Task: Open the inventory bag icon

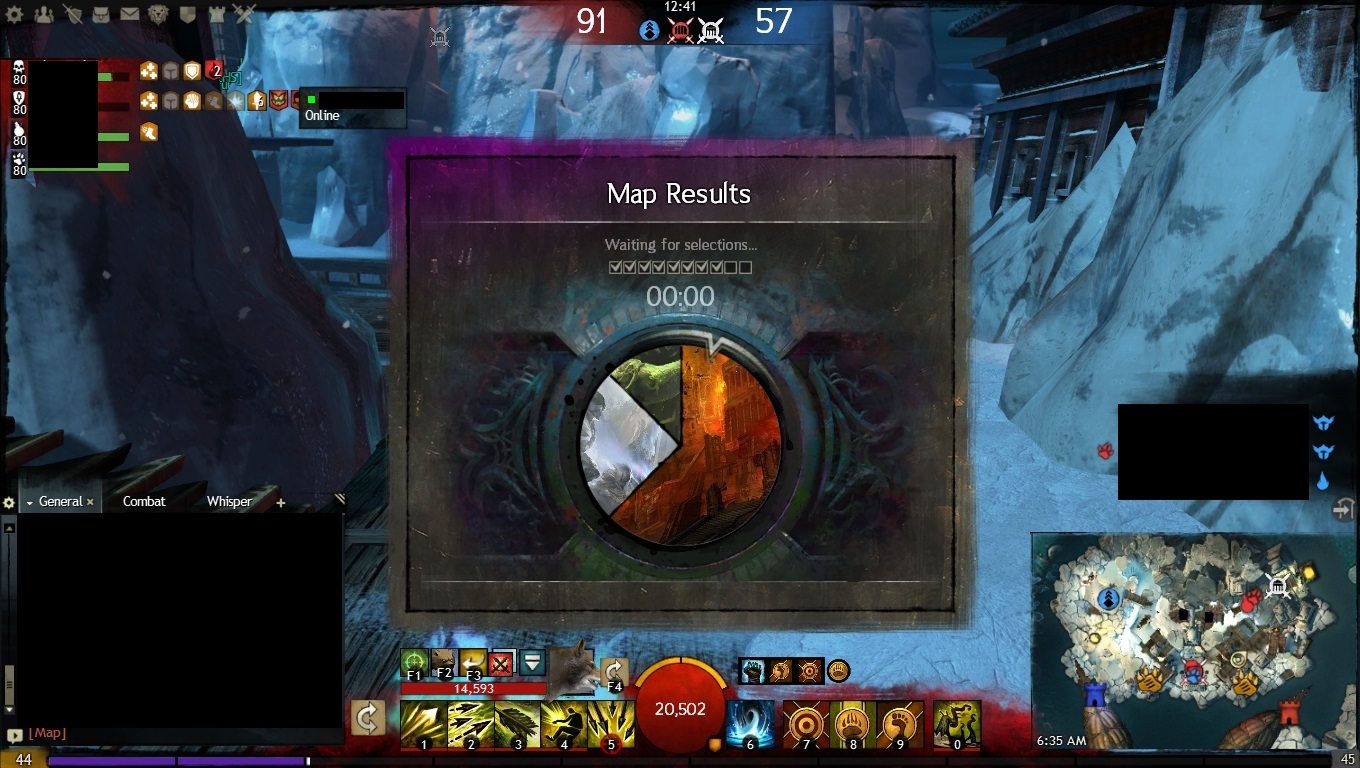Action: [x=101, y=14]
